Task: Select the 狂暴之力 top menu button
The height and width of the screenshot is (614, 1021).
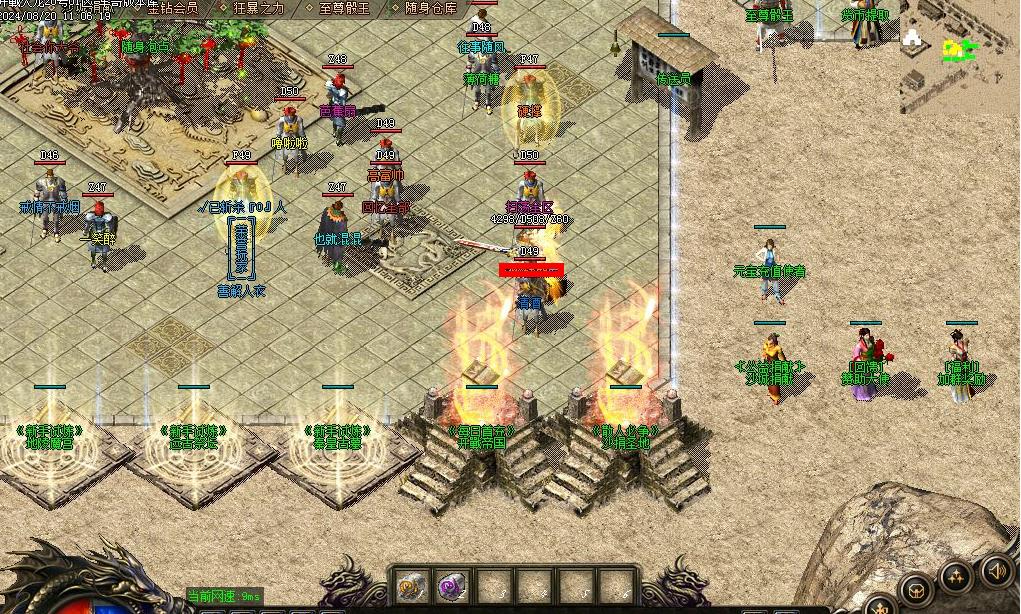Action: [258, 8]
